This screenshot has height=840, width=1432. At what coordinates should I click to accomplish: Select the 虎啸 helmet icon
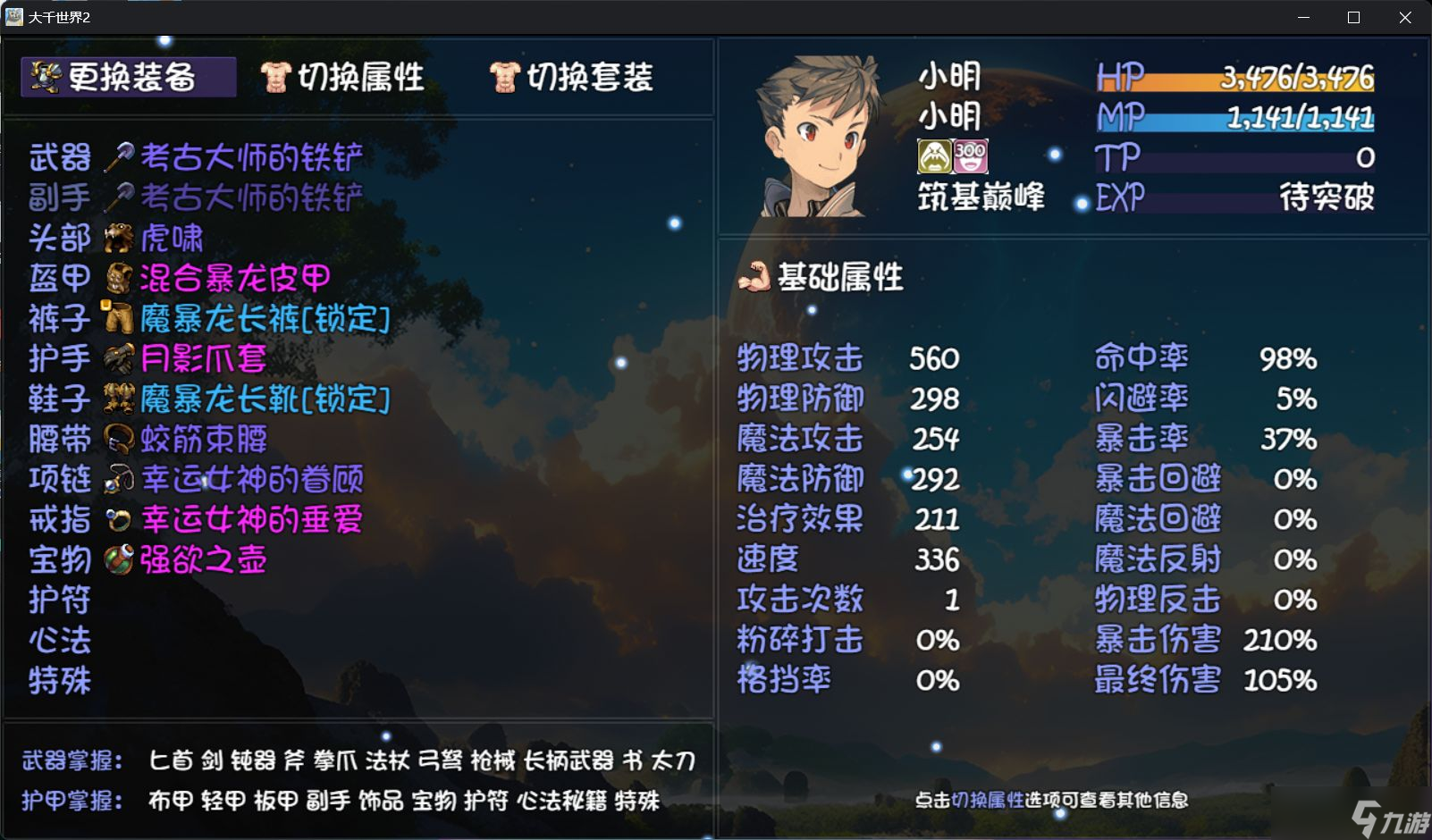tap(120, 237)
